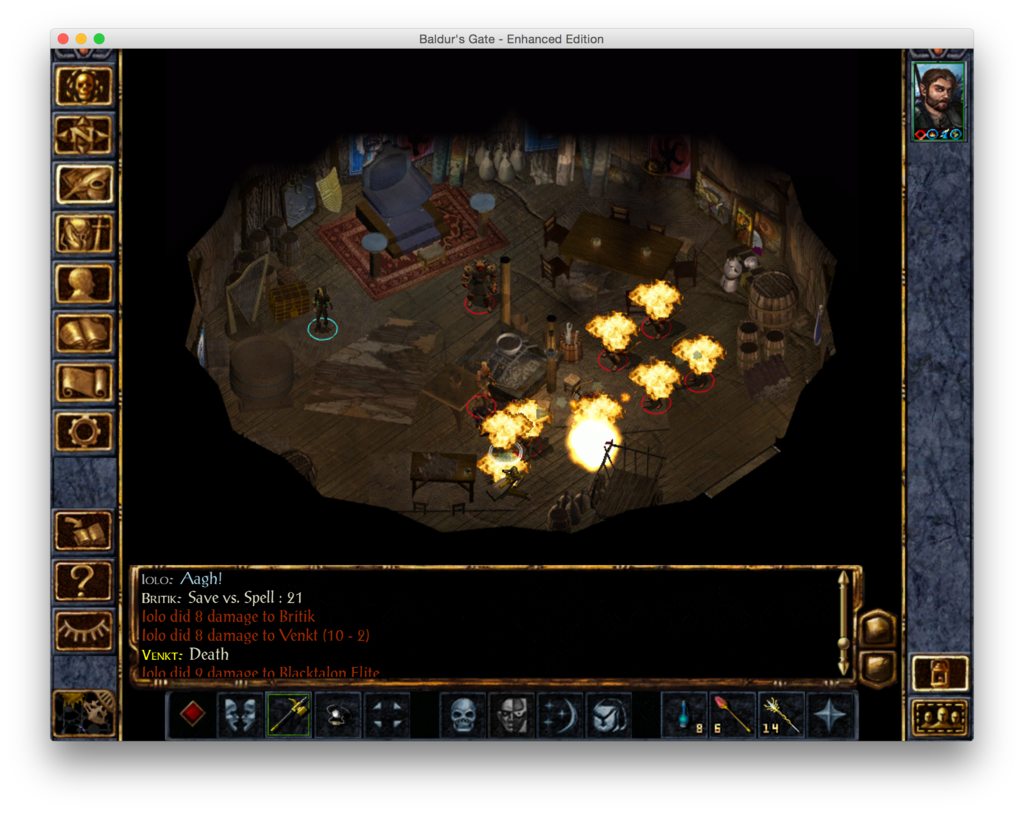Viewport: 1024px width, 813px height.
Task: Open the character record bust icon
Action: [x=84, y=283]
